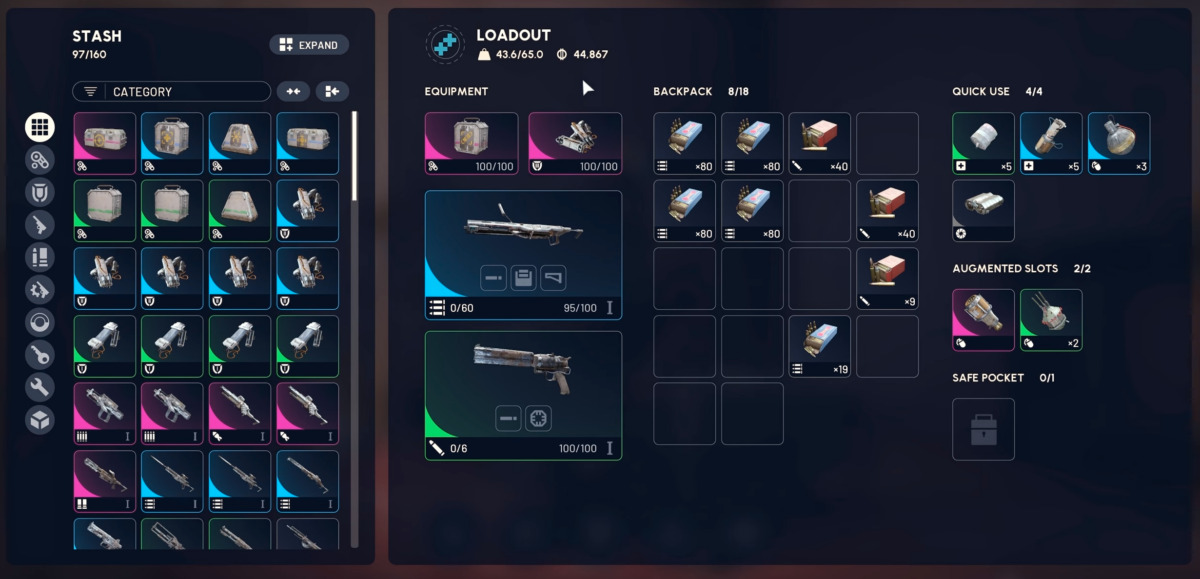Click the empty Safe Pocket slot
1200x579 pixels.
[x=983, y=430]
